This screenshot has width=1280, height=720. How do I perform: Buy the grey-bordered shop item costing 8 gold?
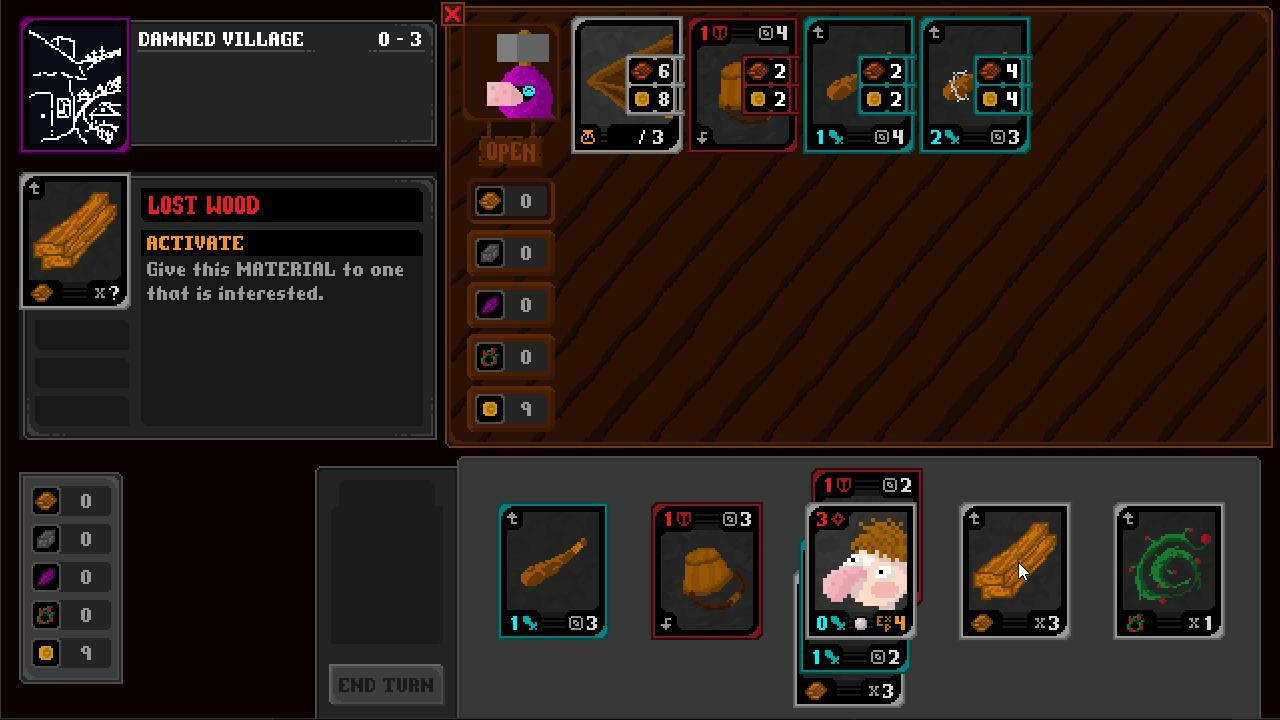(627, 85)
